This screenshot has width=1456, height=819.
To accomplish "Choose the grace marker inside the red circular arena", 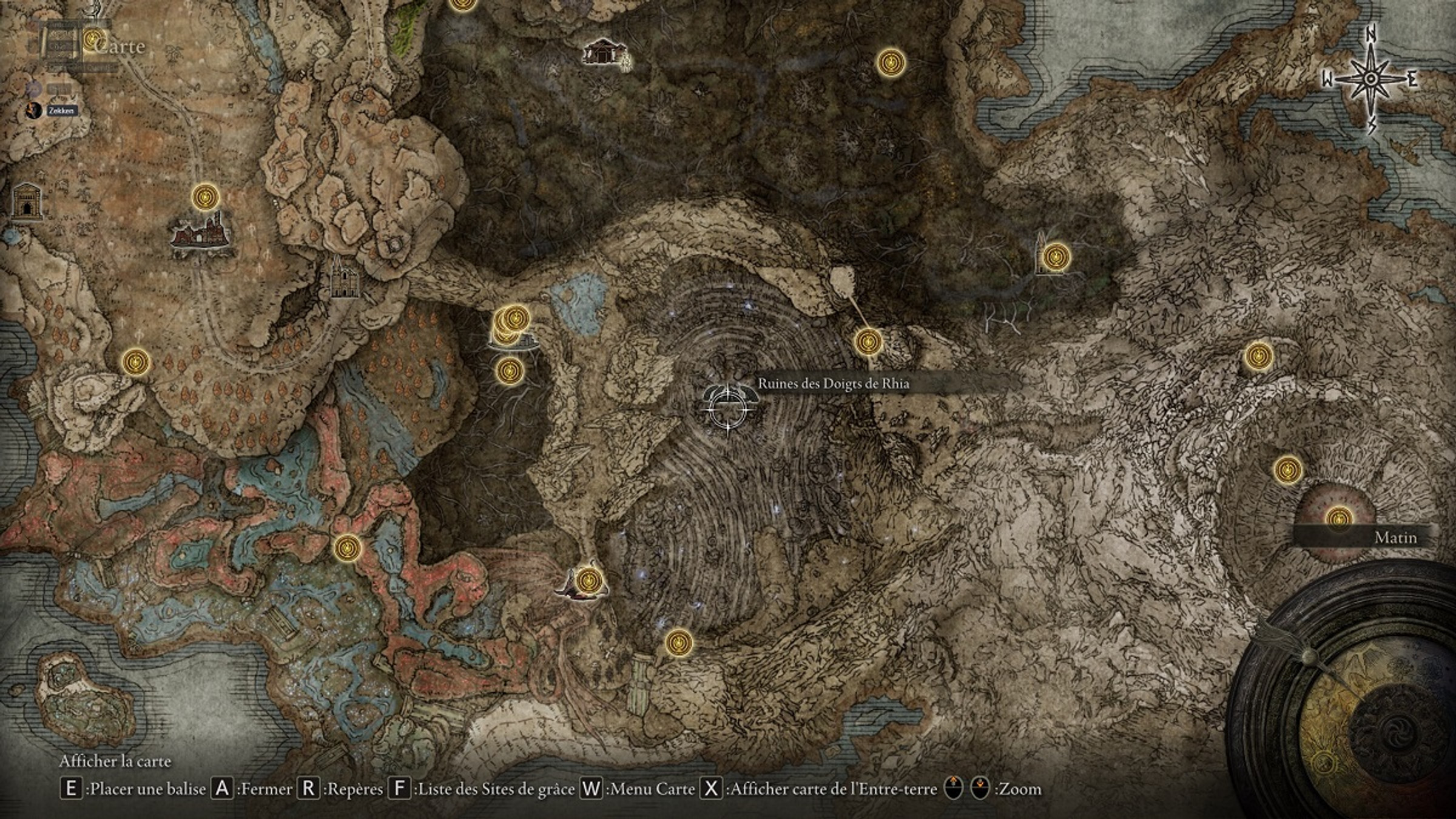I will [x=1339, y=519].
